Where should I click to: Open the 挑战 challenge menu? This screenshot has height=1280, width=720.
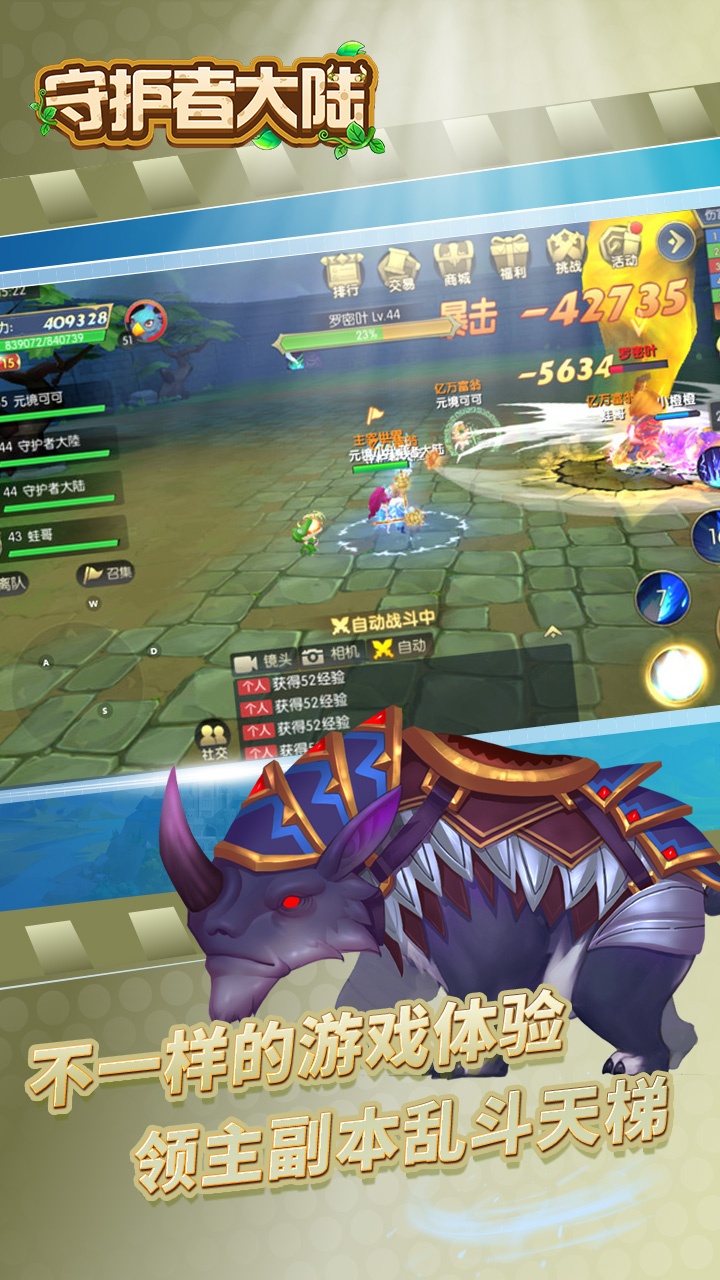(x=566, y=251)
